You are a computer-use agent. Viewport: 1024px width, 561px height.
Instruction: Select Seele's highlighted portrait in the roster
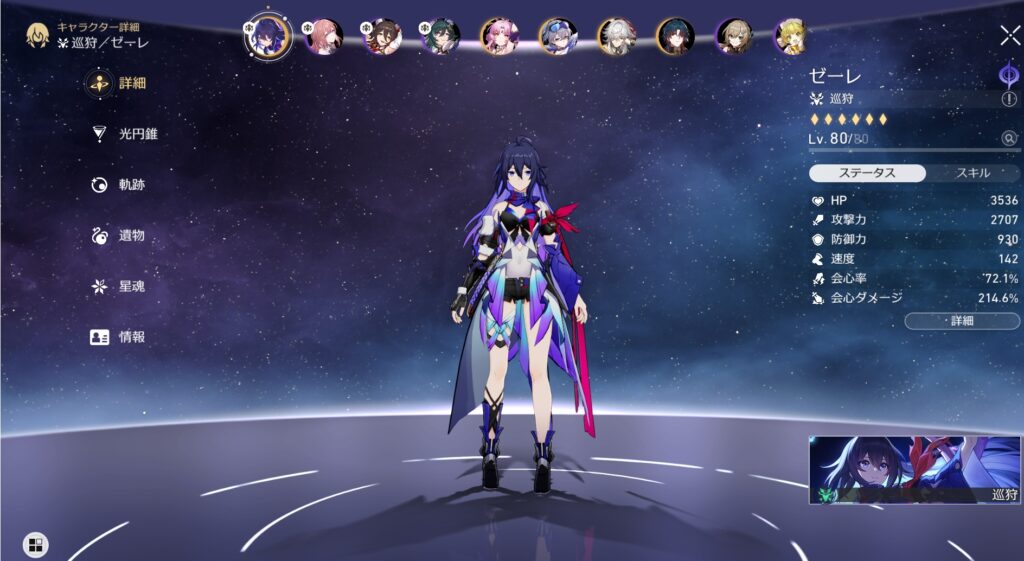(x=268, y=36)
